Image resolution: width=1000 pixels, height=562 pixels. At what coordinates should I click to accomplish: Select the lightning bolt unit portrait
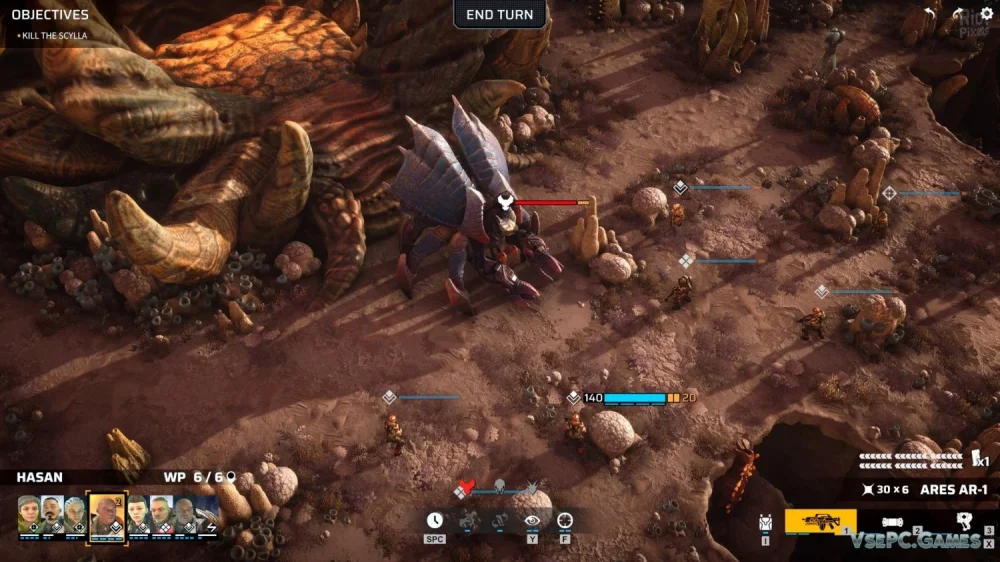(x=211, y=516)
